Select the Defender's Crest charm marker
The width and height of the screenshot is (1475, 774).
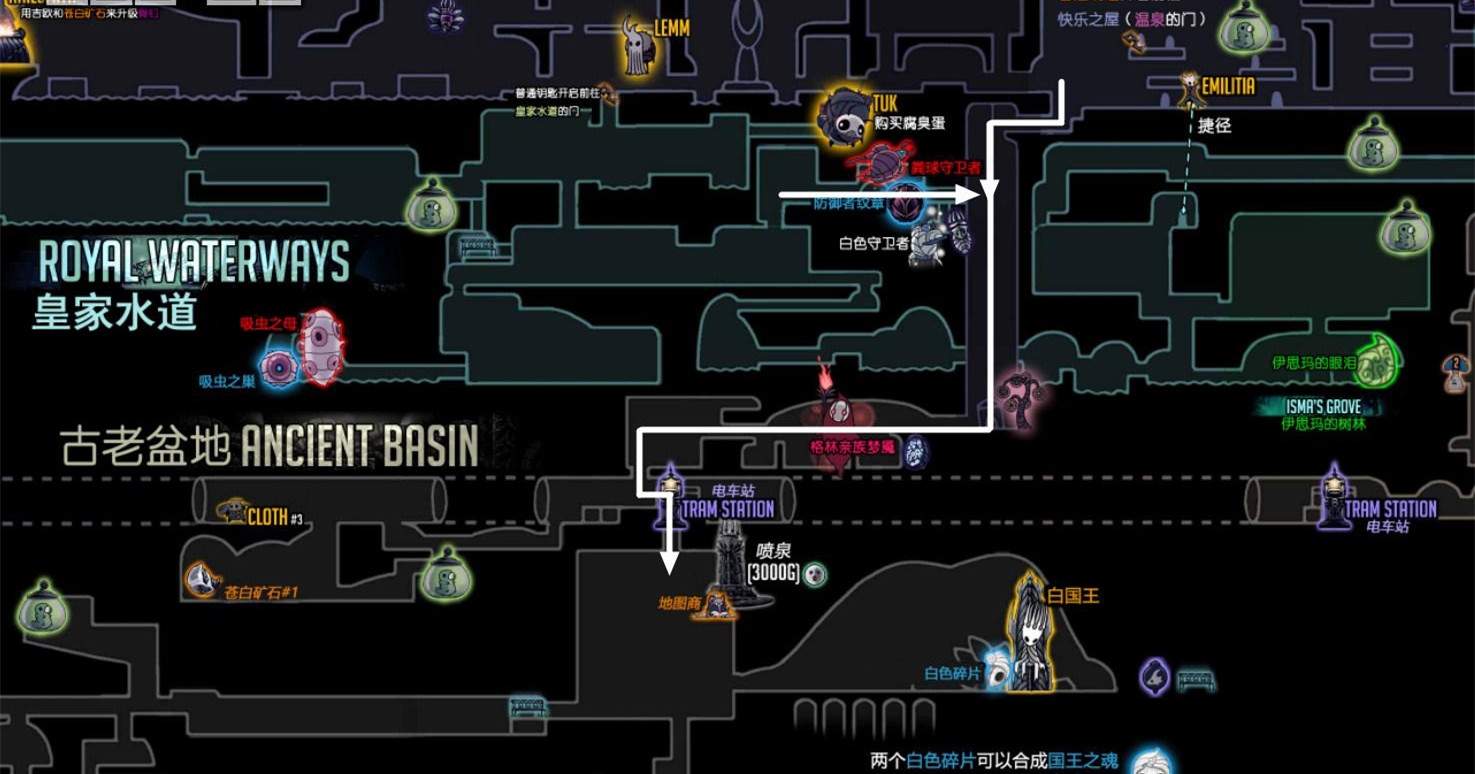(907, 204)
